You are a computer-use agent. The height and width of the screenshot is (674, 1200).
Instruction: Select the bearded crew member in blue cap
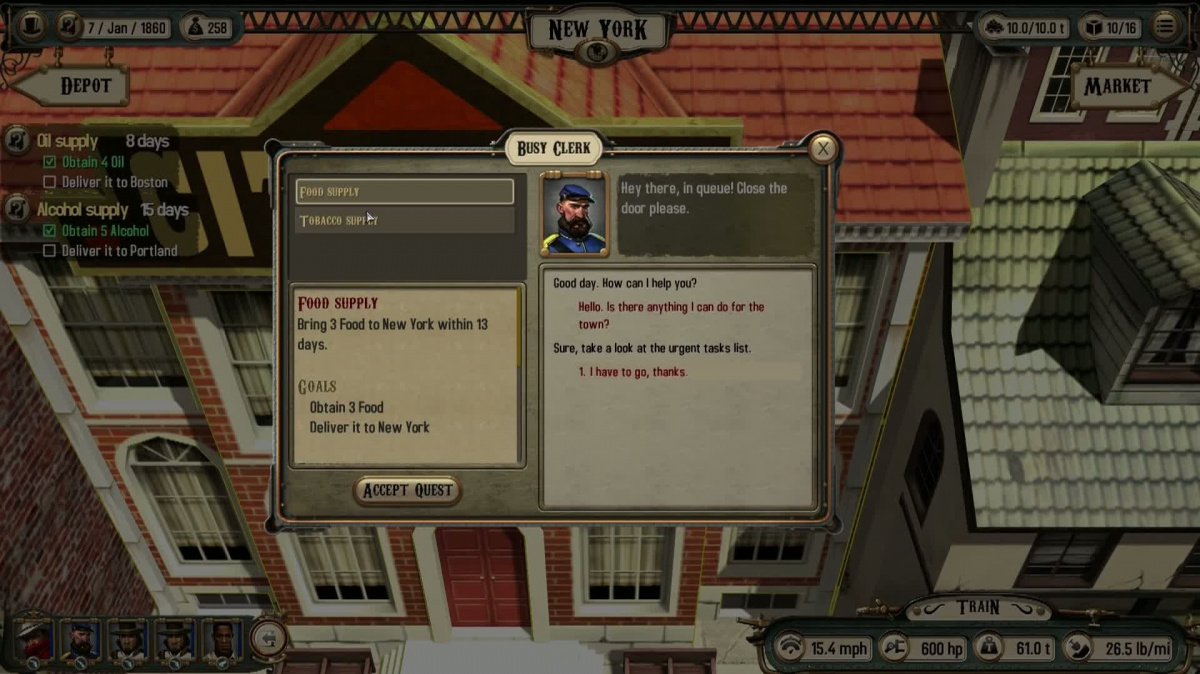81,640
